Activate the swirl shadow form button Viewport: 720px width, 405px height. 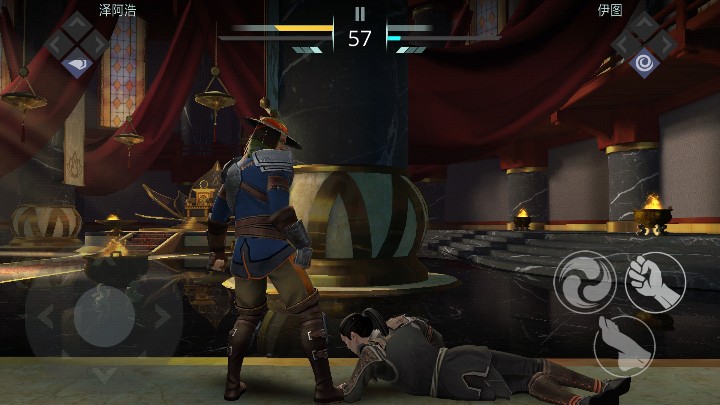(x=585, y=282)
